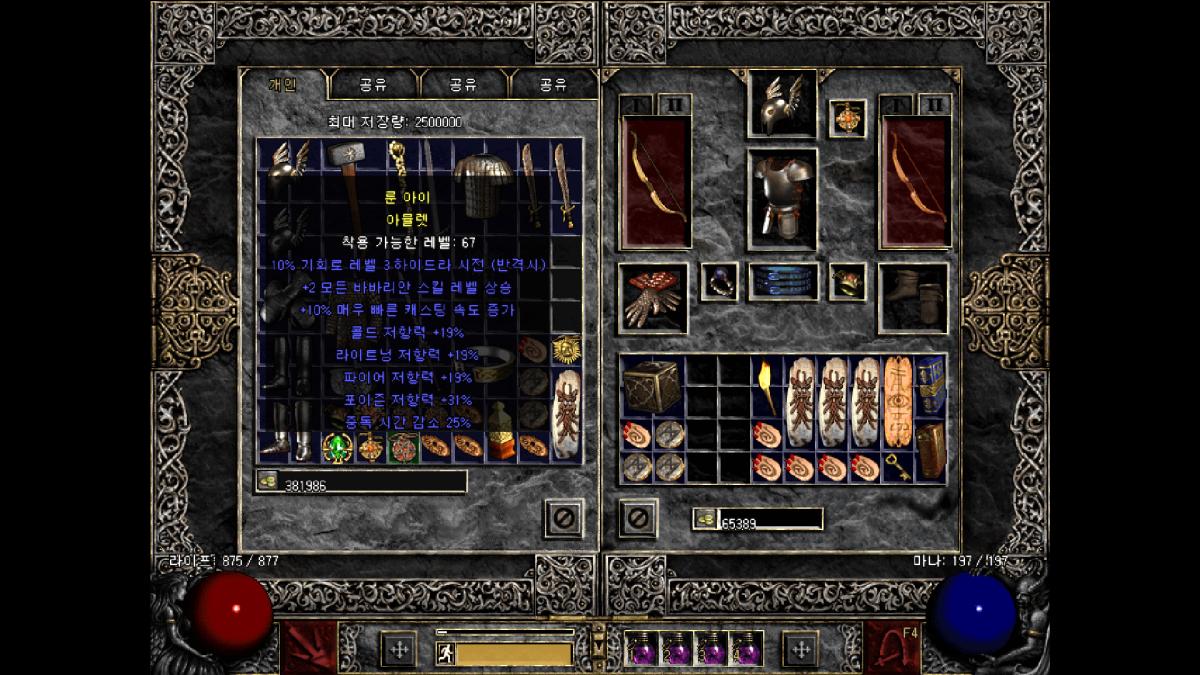Image resolution: width=1200 pixels, height=675 pixels.
Task: Close the inventory panel with its cancel button
Action: point(638,518)
